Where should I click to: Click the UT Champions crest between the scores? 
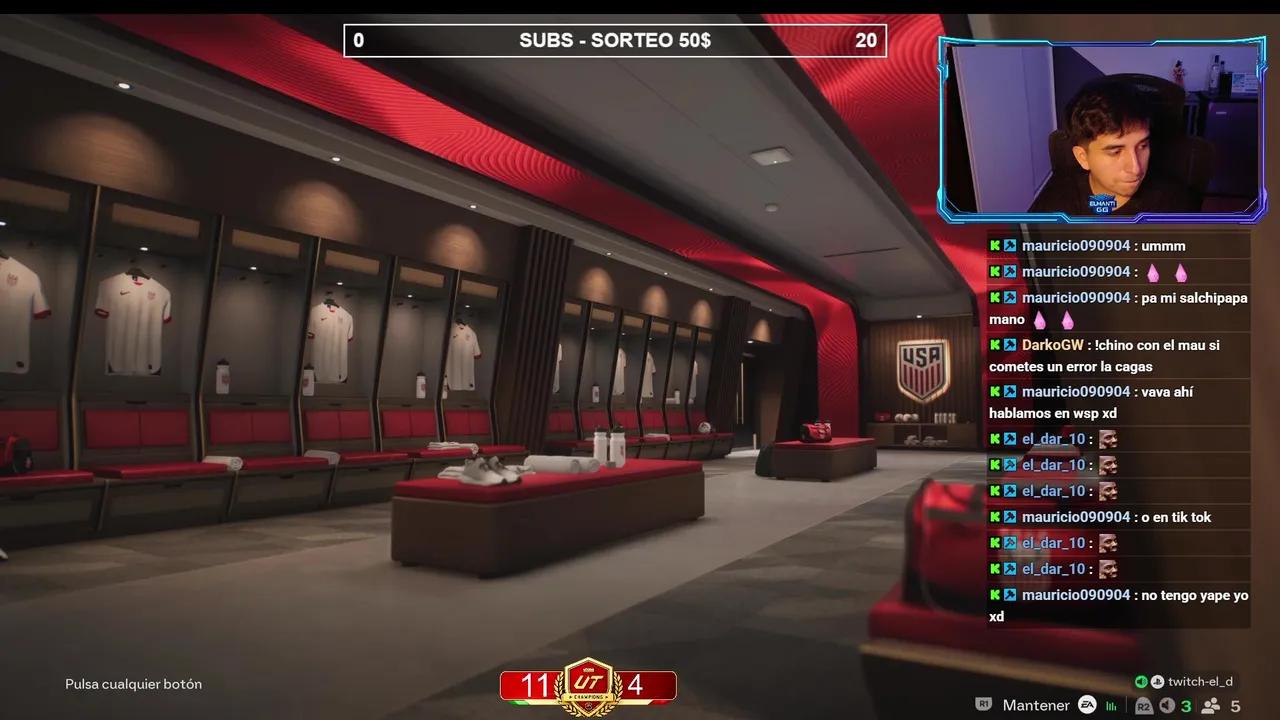click(x=588, y=683)
